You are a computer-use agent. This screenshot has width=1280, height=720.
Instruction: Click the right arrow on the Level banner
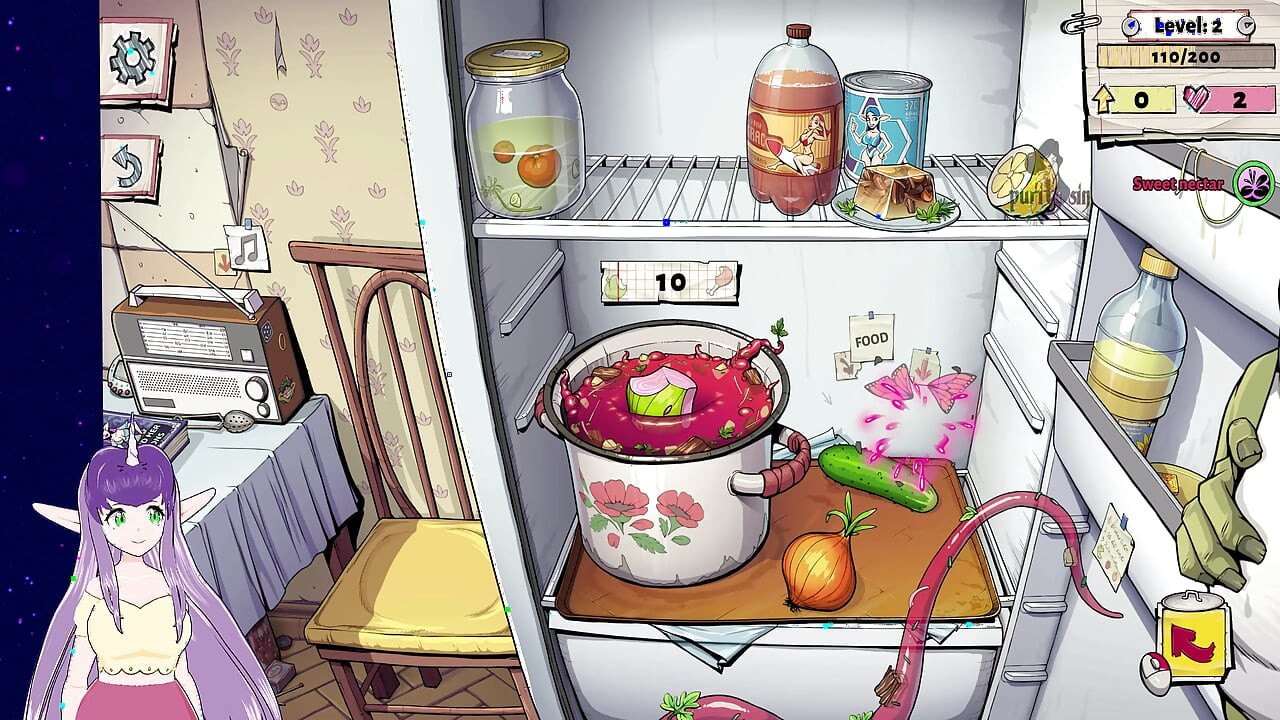1245,26
